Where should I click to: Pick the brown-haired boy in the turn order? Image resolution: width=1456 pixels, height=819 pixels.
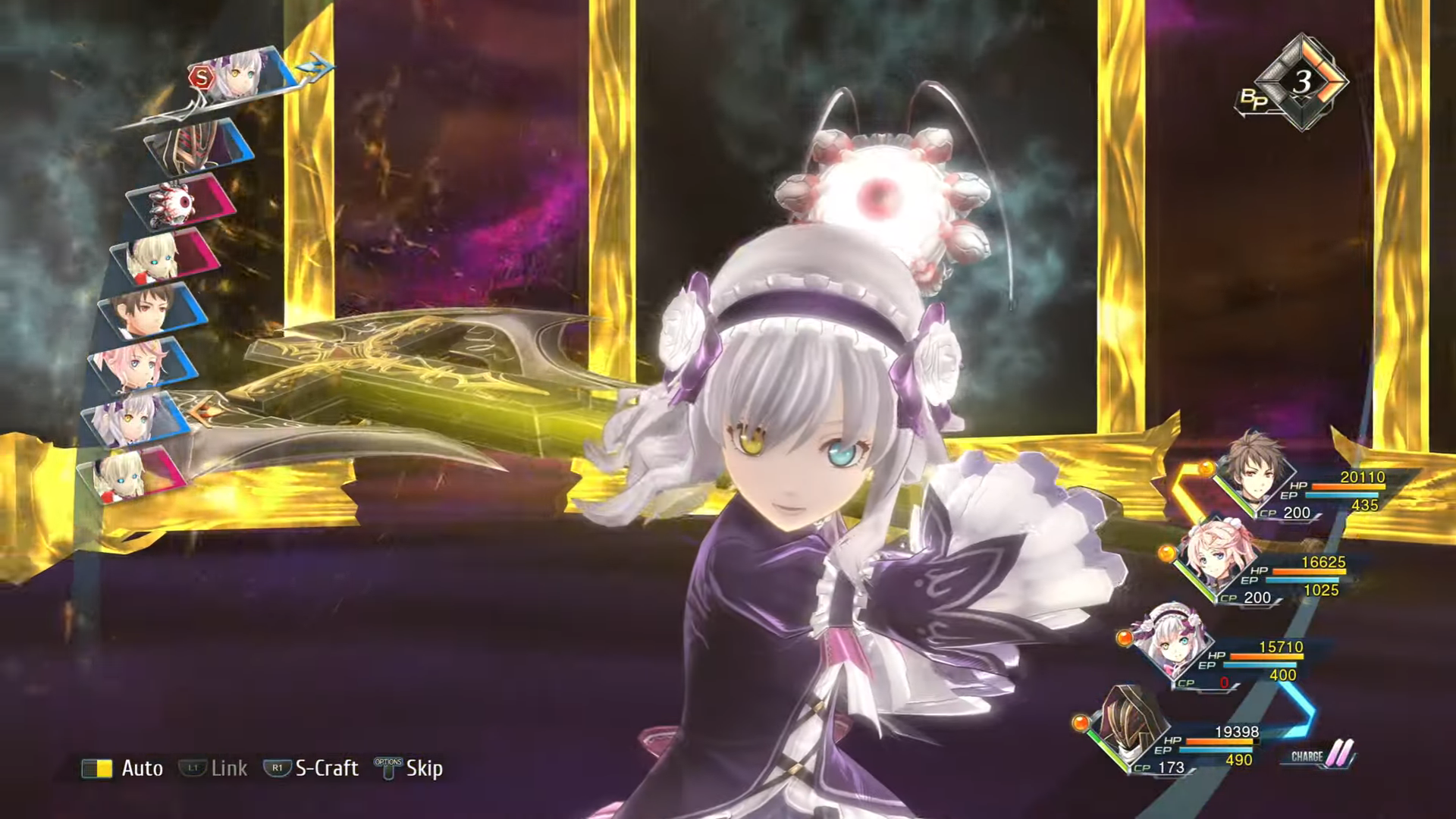pyautogui.click(x=152, y=309)
